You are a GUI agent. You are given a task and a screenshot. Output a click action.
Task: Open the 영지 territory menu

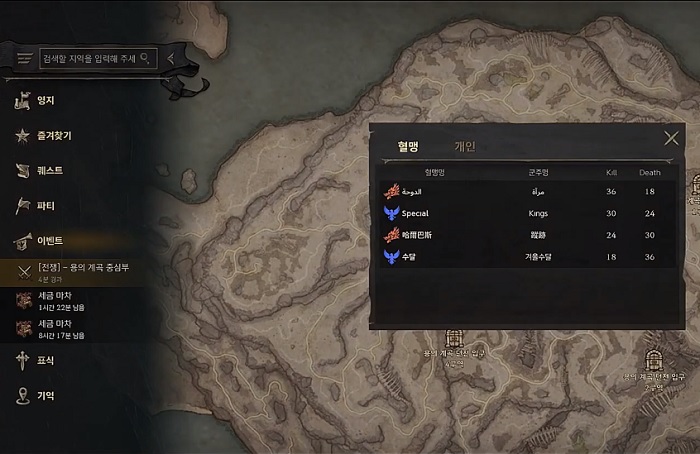pos(45,100)
